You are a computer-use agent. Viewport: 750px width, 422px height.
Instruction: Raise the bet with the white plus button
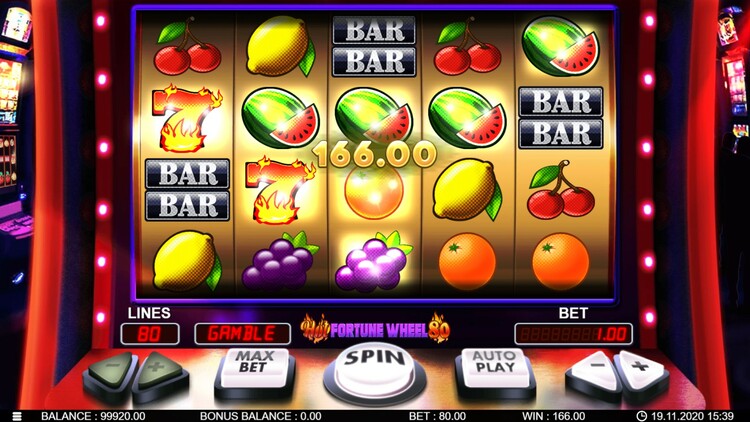click(x=640, y=369)
